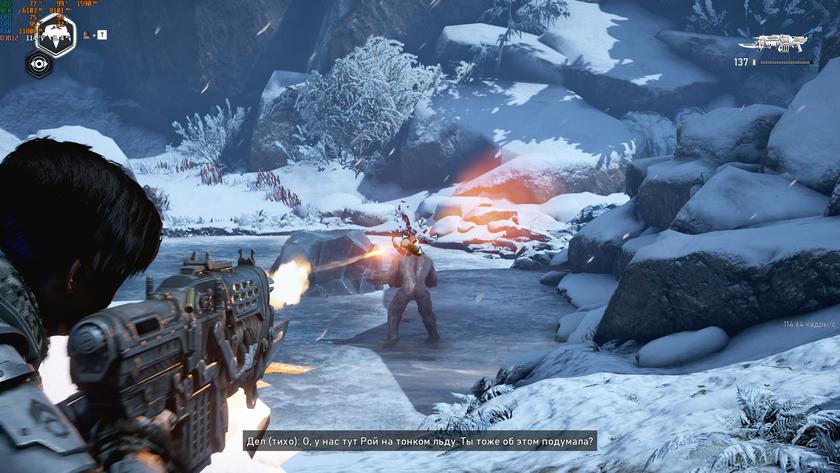This screenshot has height=473, width=840.
Task: Activate the small eye-shaped pulse ability icon
Action: coord(38,63)
